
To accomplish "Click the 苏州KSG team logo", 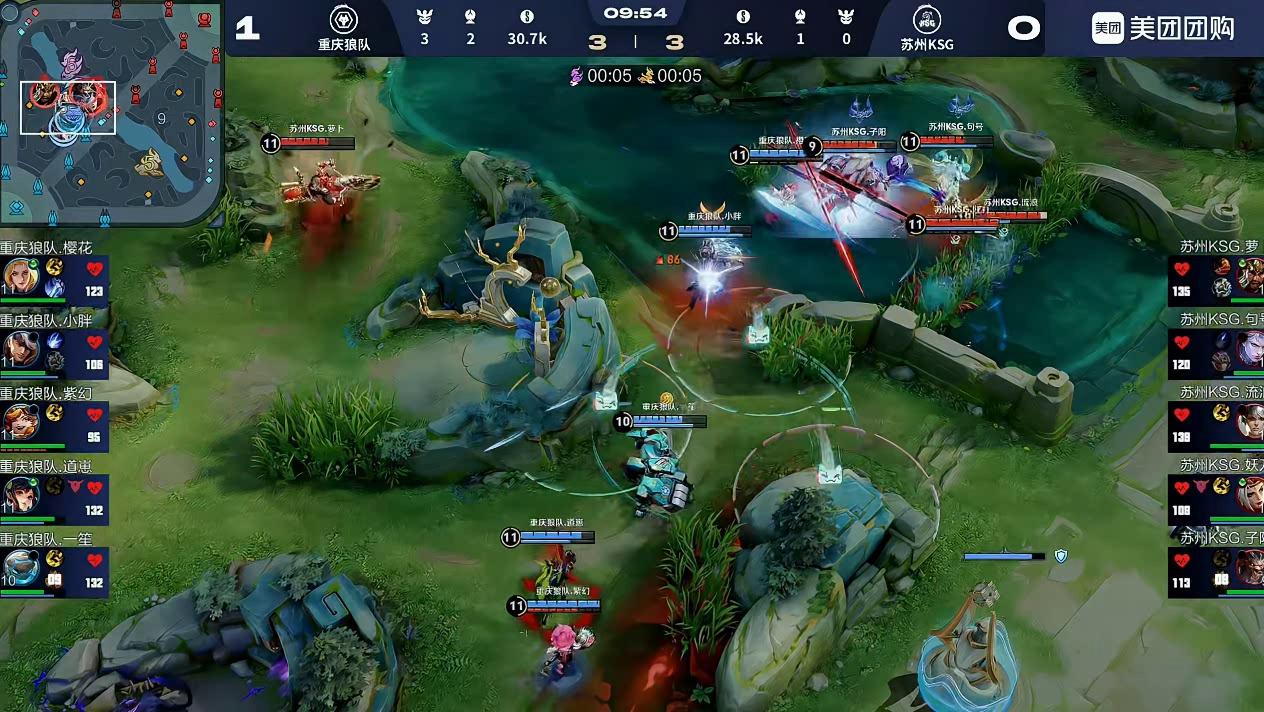I will pyautogui.click(x=926, y=20).
